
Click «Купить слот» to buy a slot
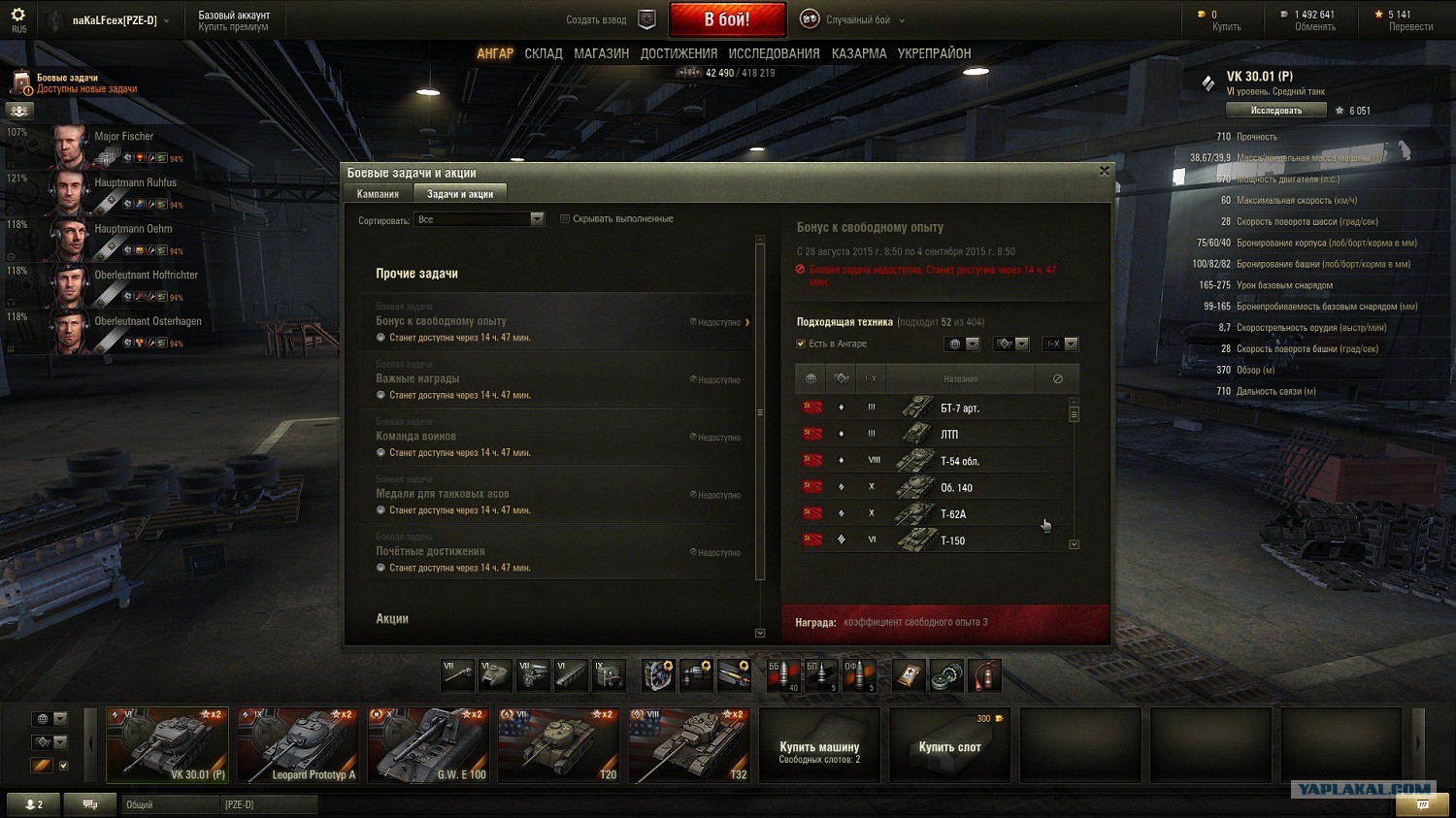click(949, 745)
